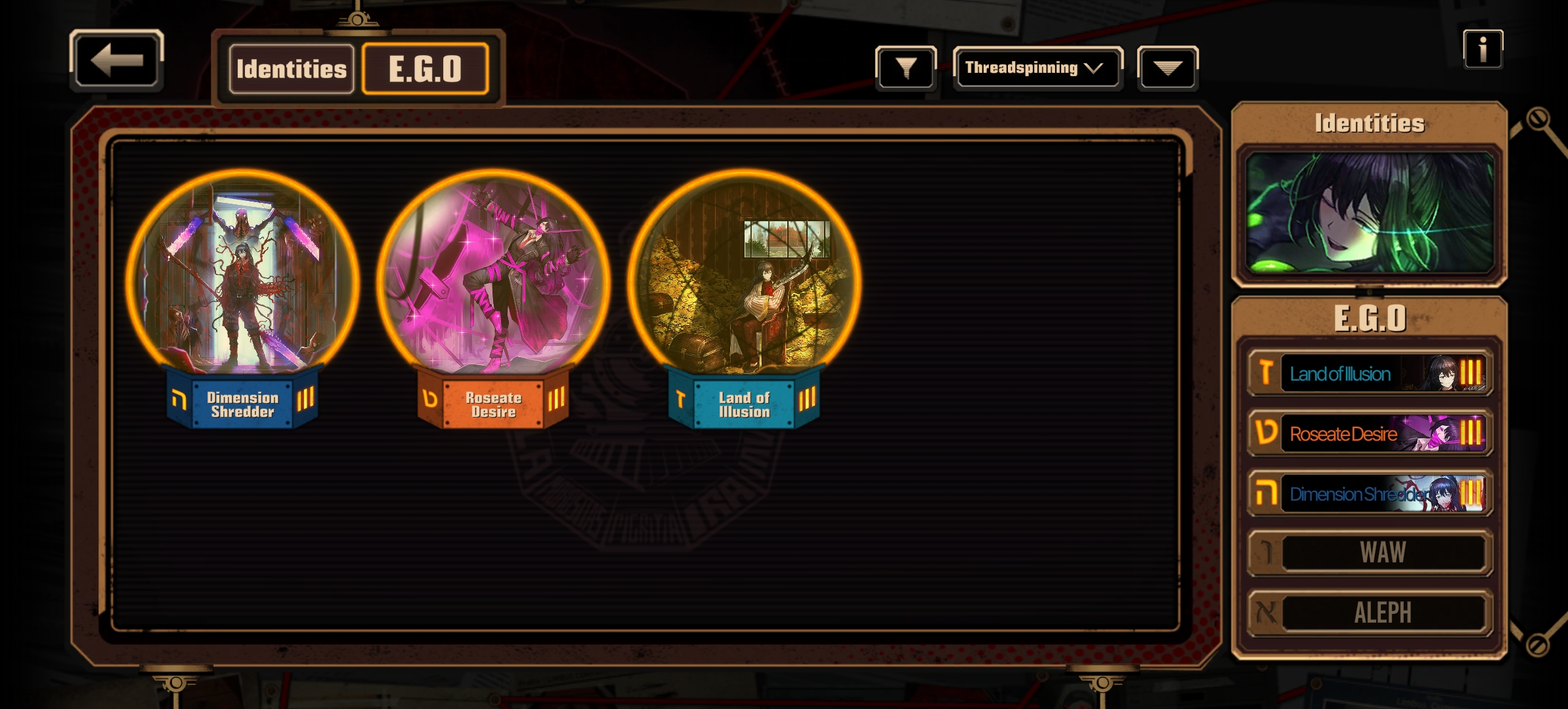Switch to the Identities tab
The width and height of the screenshot is (1568, 709).
coord(291,69)
